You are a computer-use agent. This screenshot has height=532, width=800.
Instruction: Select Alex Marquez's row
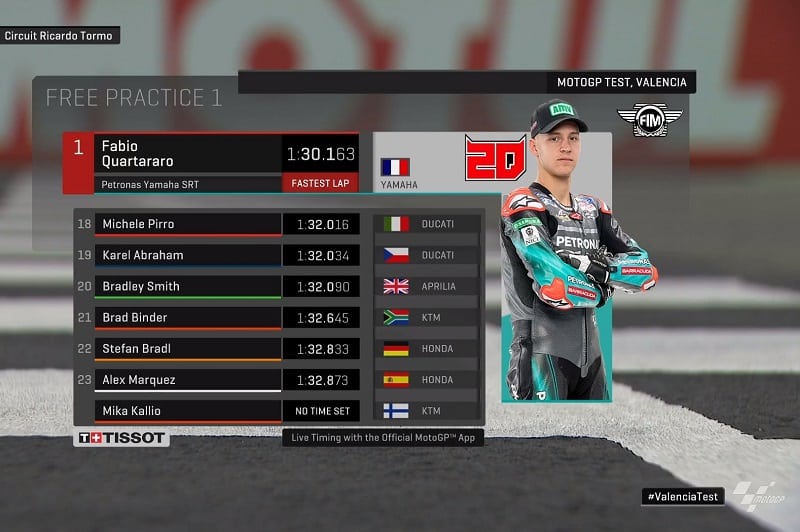[x=188, y=379]
